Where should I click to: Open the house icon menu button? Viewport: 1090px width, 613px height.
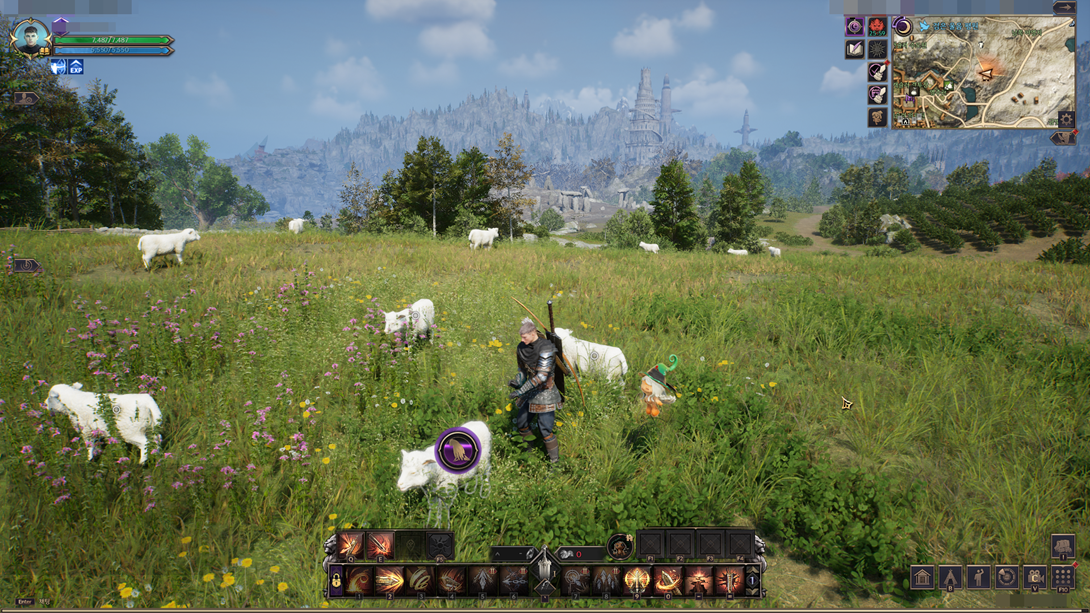[x=922, y=577]
